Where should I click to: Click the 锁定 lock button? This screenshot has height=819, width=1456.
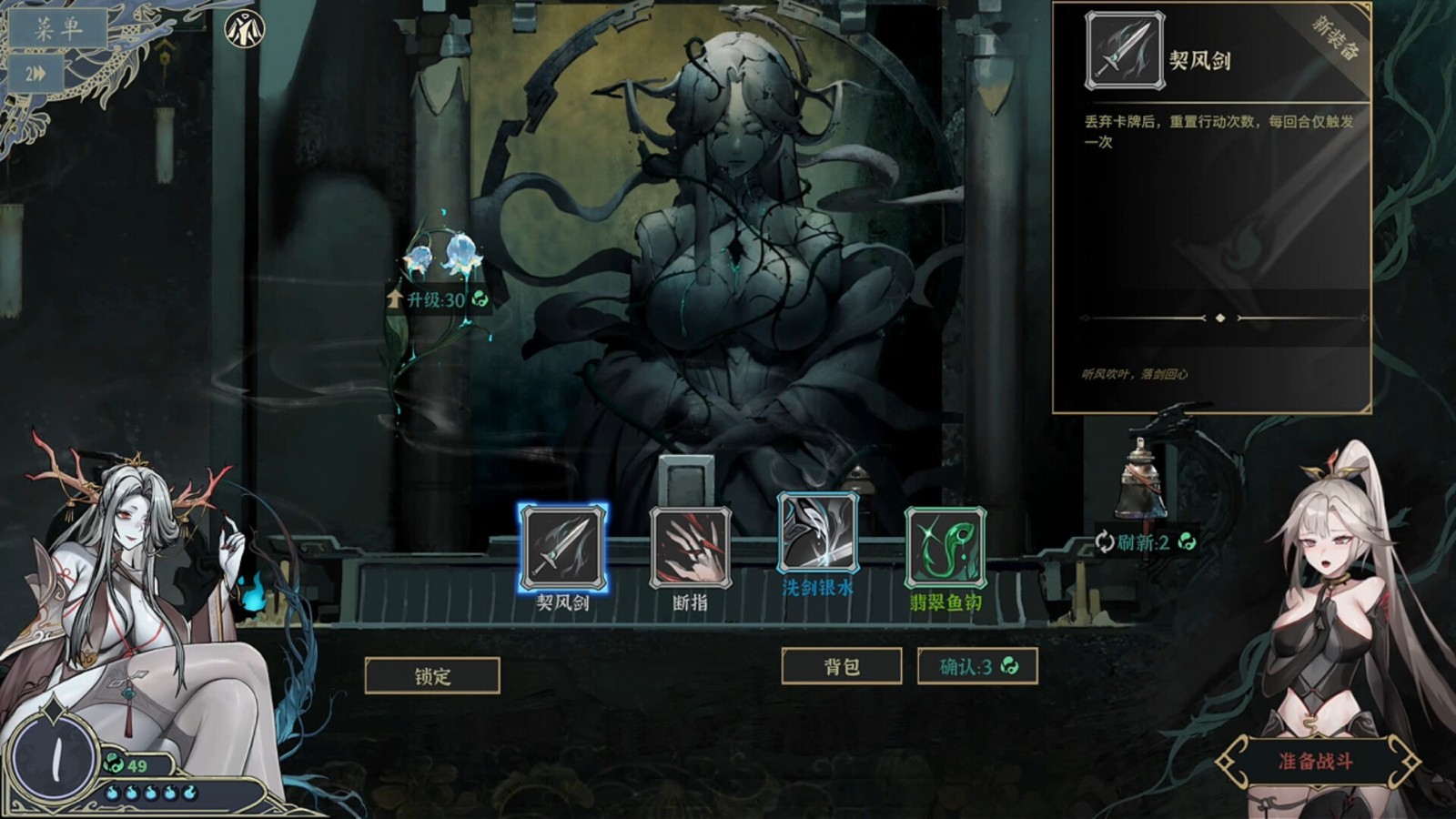(432, 676)
